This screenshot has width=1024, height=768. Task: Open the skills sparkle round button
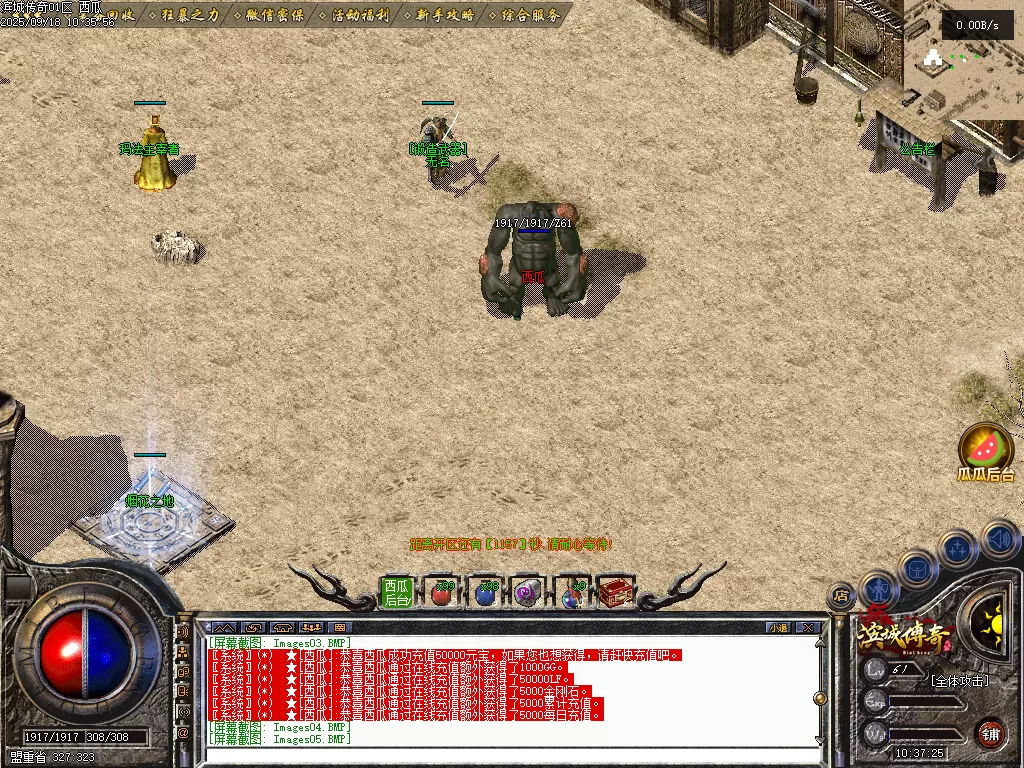coord(958,549)
